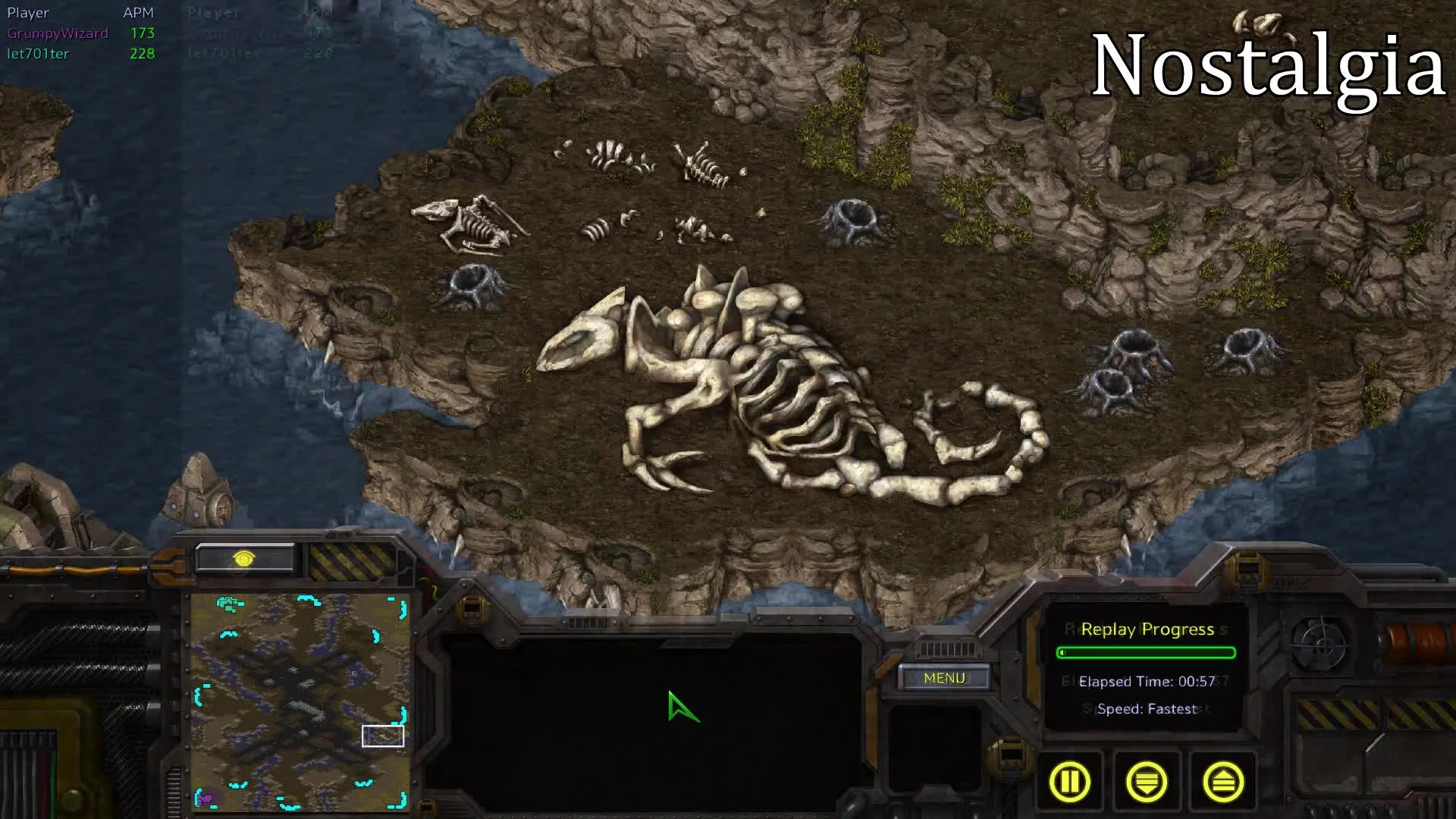Click the Elapsed Time readout

(x=1146, y=681)
